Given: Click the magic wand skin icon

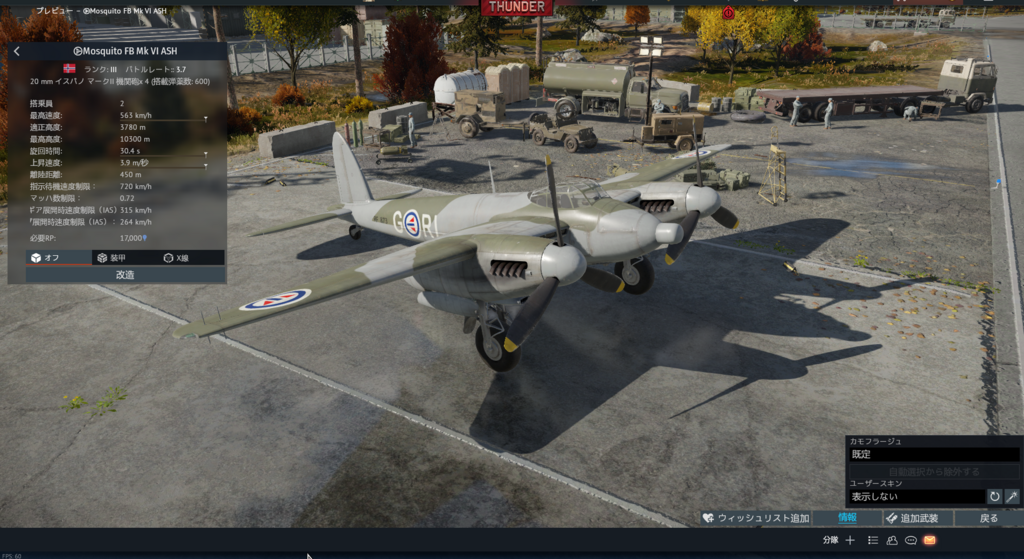Looking at the screenshot, I should point(1012,496).
